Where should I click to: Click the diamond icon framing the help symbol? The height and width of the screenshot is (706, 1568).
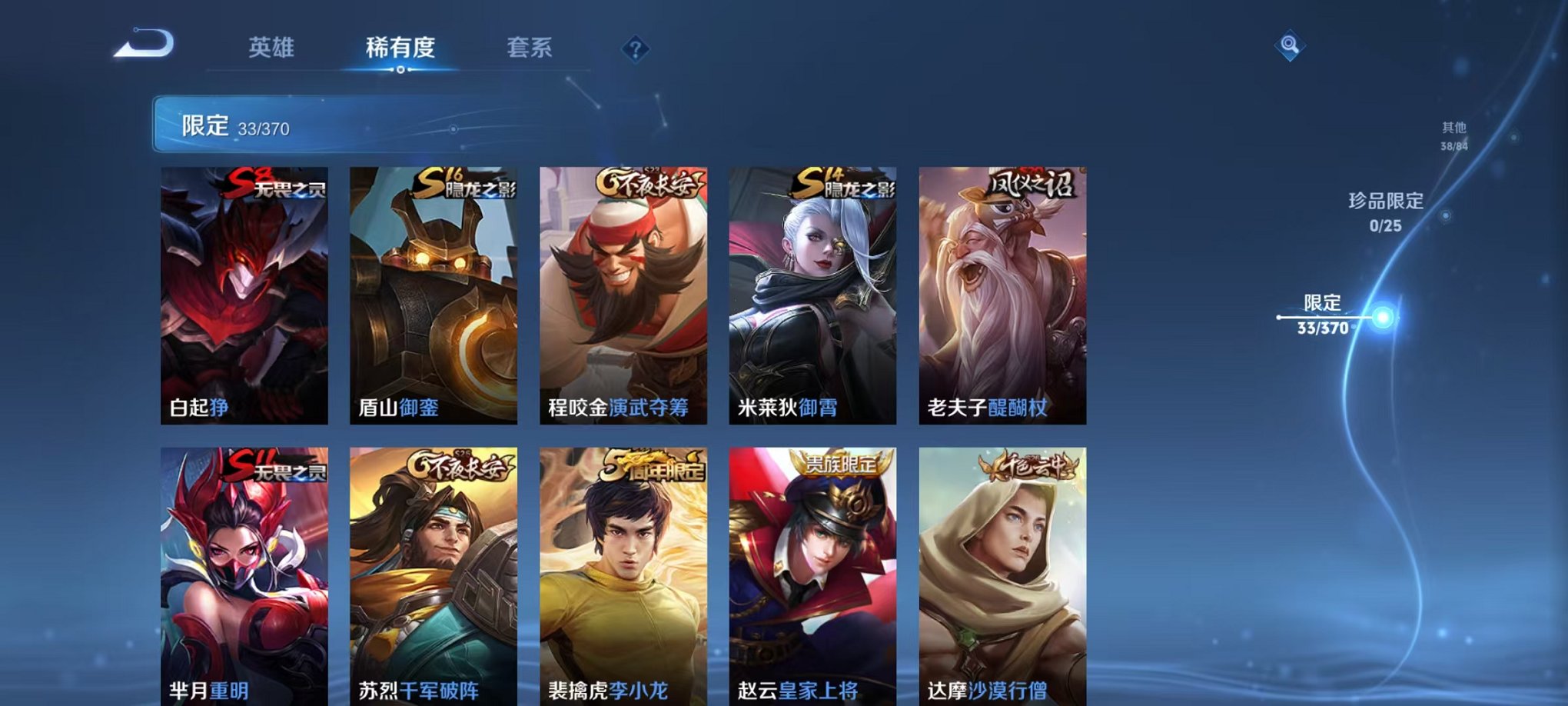point(634,50)
